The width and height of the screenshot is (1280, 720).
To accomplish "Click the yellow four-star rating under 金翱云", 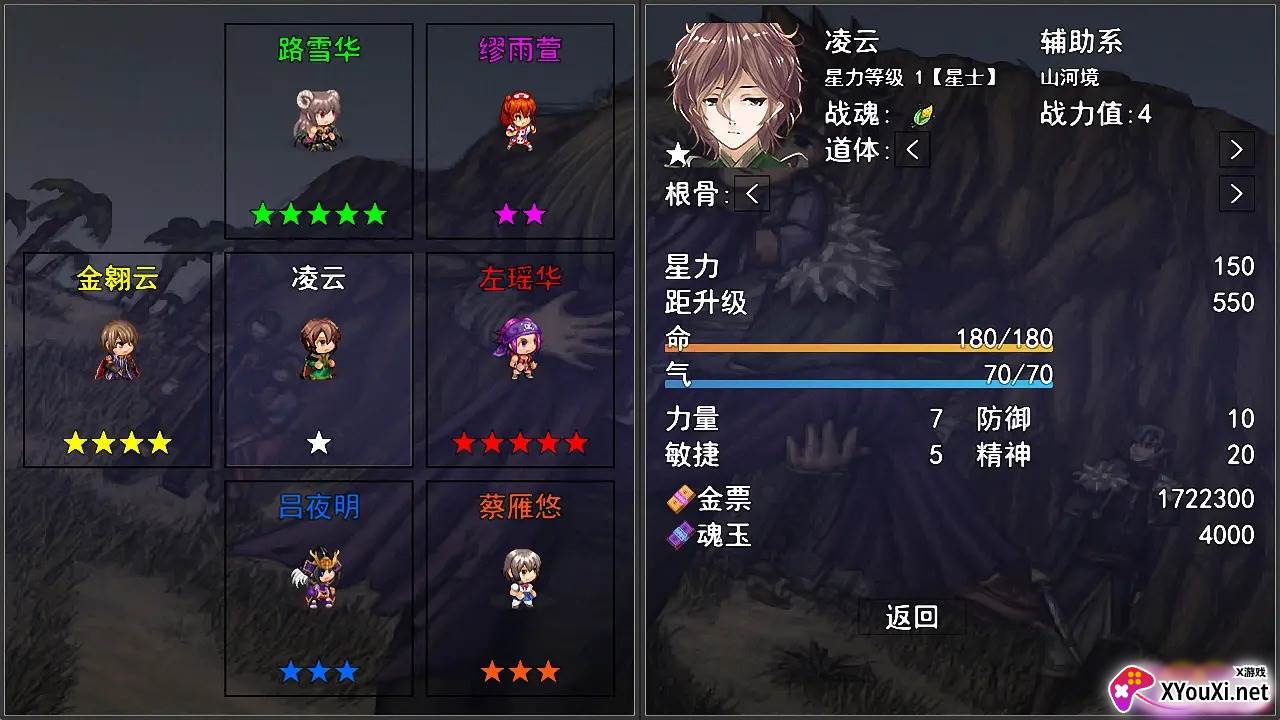I will click(115, 443).
